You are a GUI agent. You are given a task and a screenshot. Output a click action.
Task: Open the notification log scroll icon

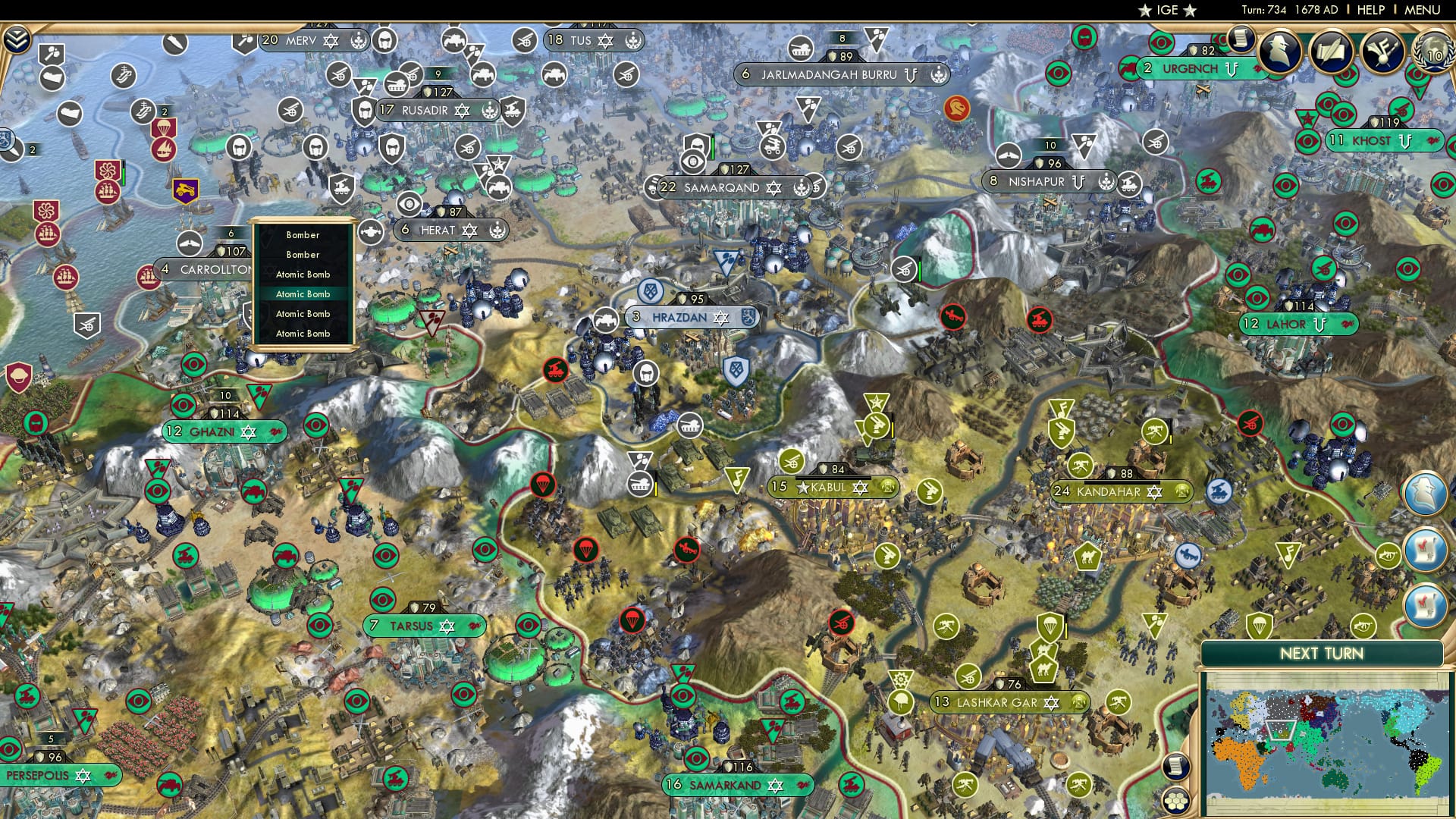[1241, 40]
